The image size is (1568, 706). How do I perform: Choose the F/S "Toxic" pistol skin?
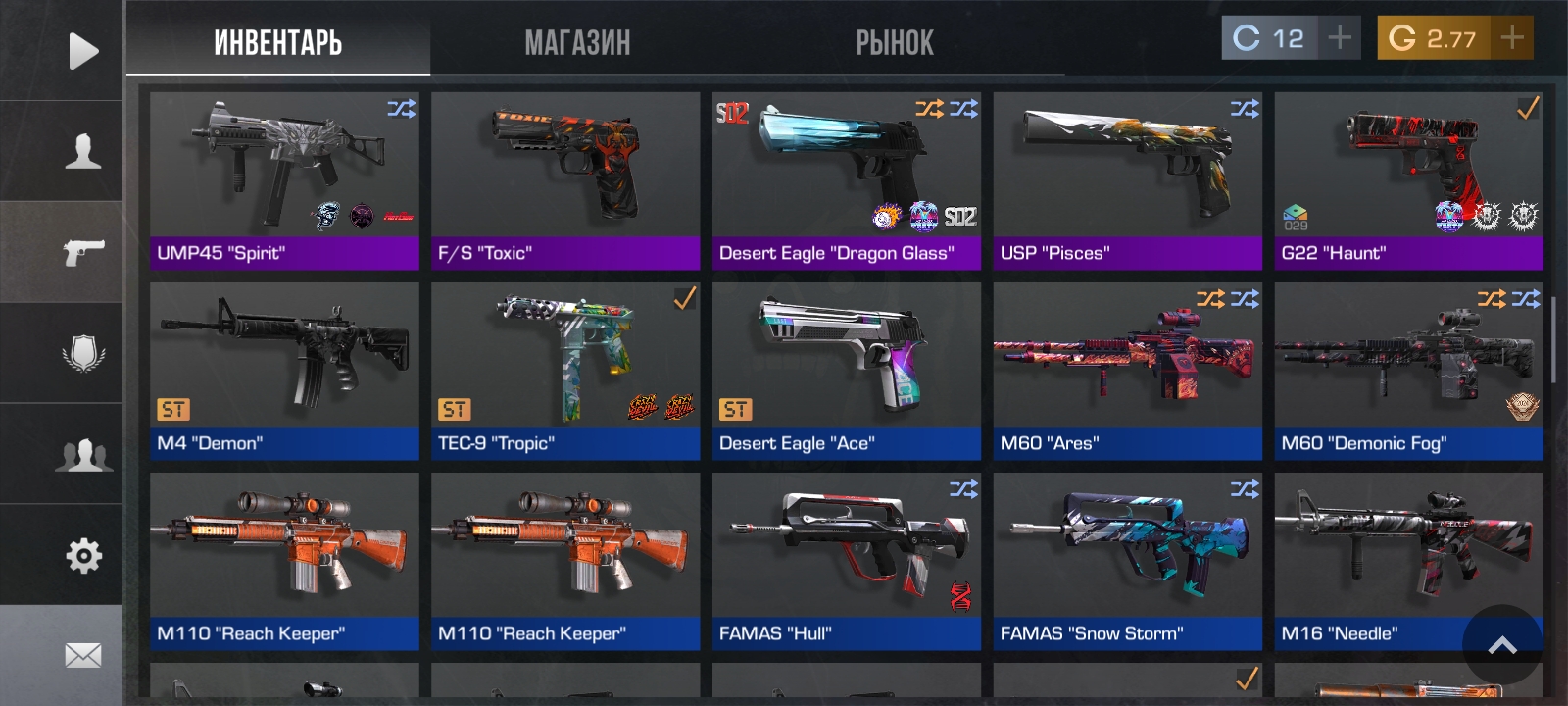coord(565,180)
